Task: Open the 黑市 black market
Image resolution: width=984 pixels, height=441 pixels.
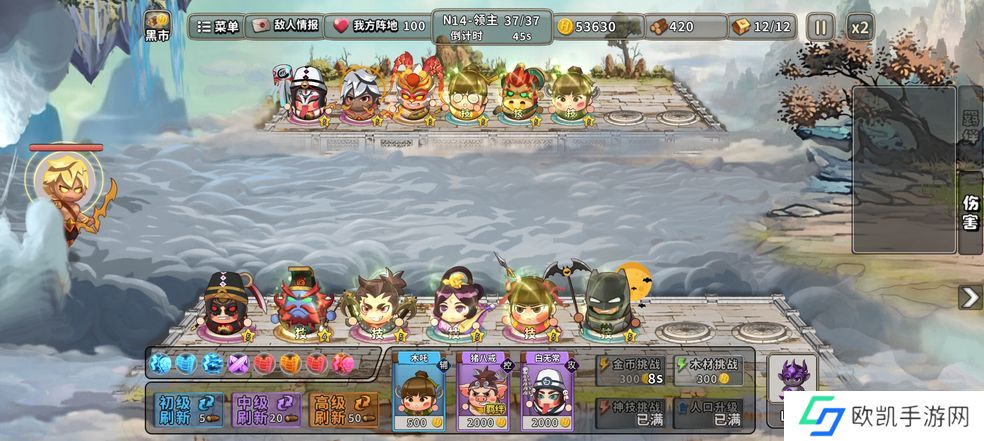Action: click(157, 26)
